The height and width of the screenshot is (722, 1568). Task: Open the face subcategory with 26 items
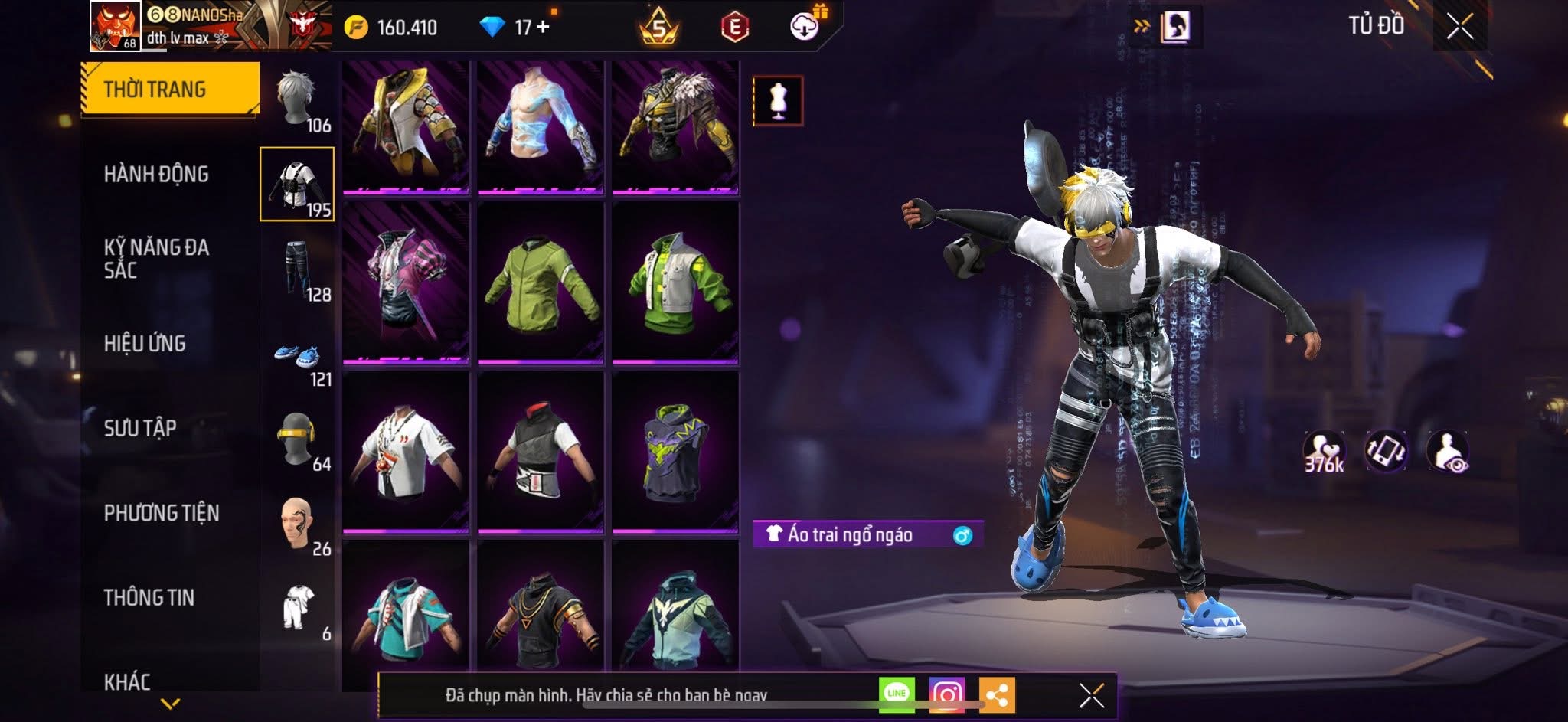(297, 524)
